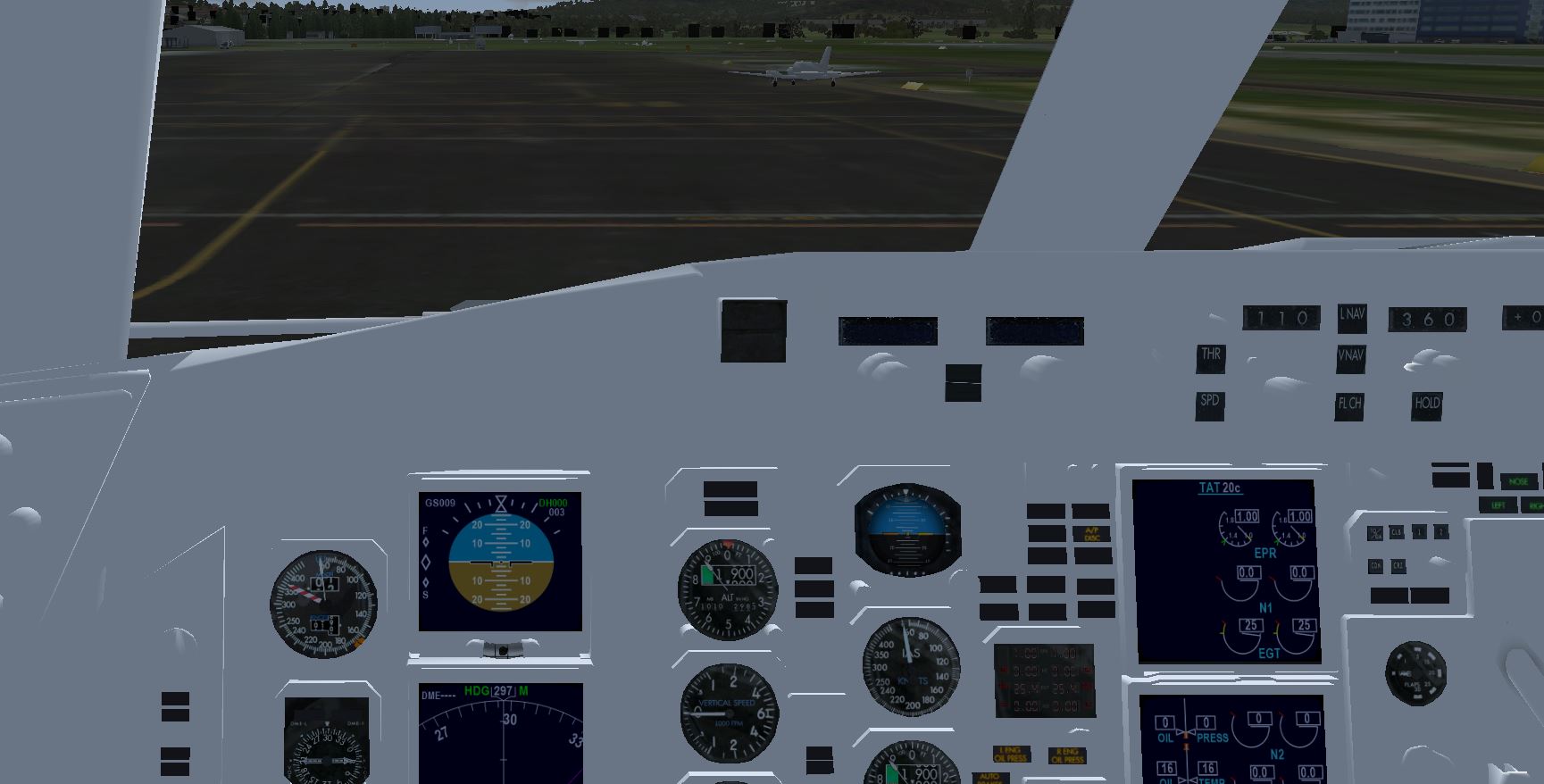Engage the THR autothrottle button

click(1210, 356)
